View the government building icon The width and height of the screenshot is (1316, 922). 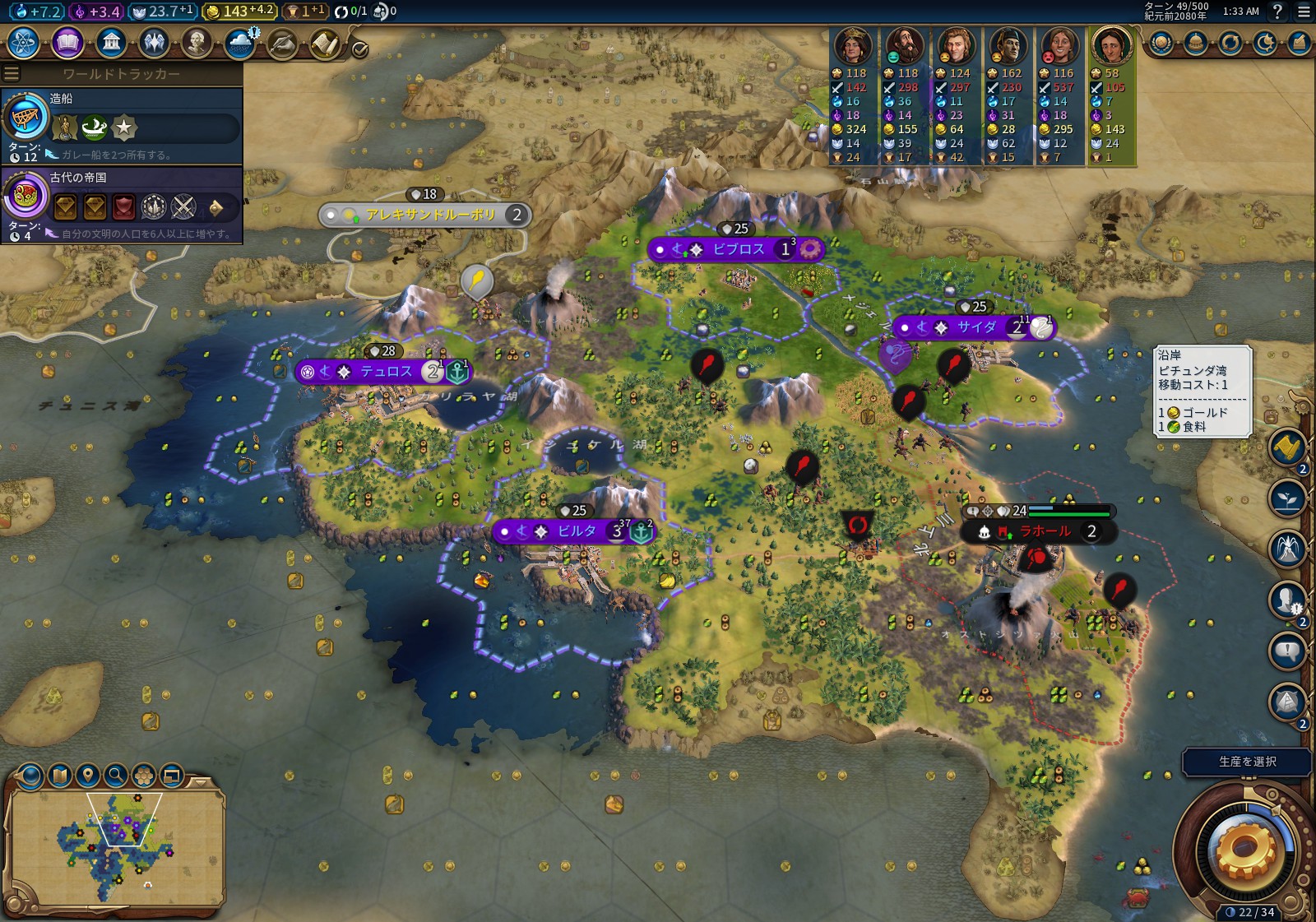point(111,42)
